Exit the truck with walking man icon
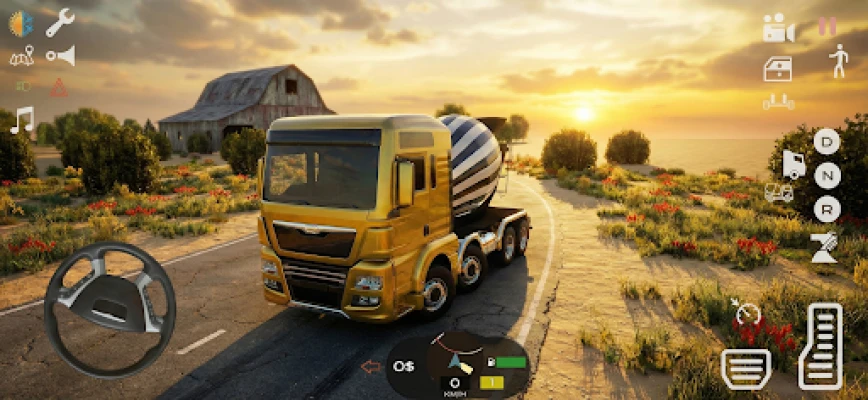This screenshot has width=868, height=400. pos(838,61)
